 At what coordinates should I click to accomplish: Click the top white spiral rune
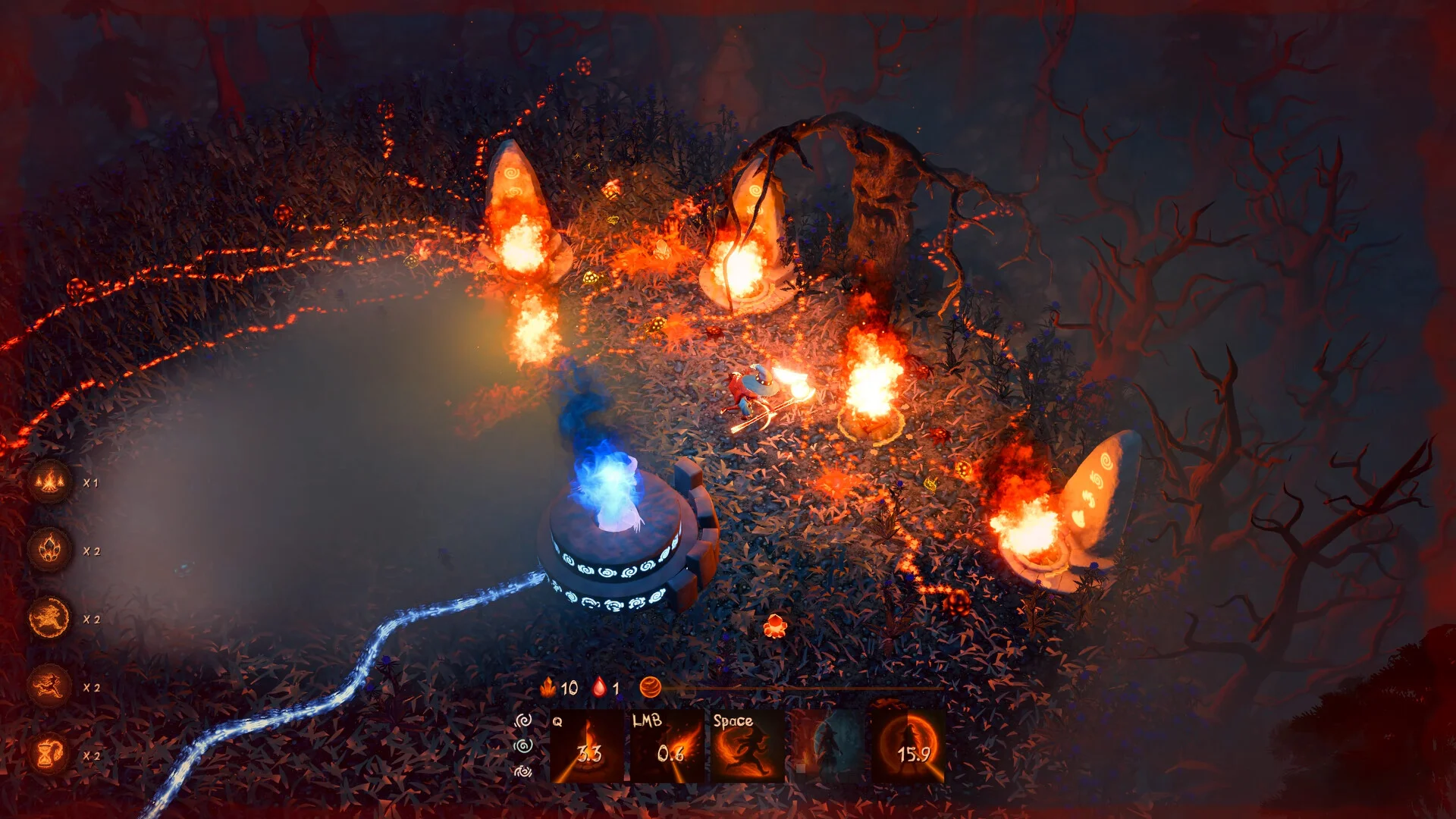click(x=523, y=720)
